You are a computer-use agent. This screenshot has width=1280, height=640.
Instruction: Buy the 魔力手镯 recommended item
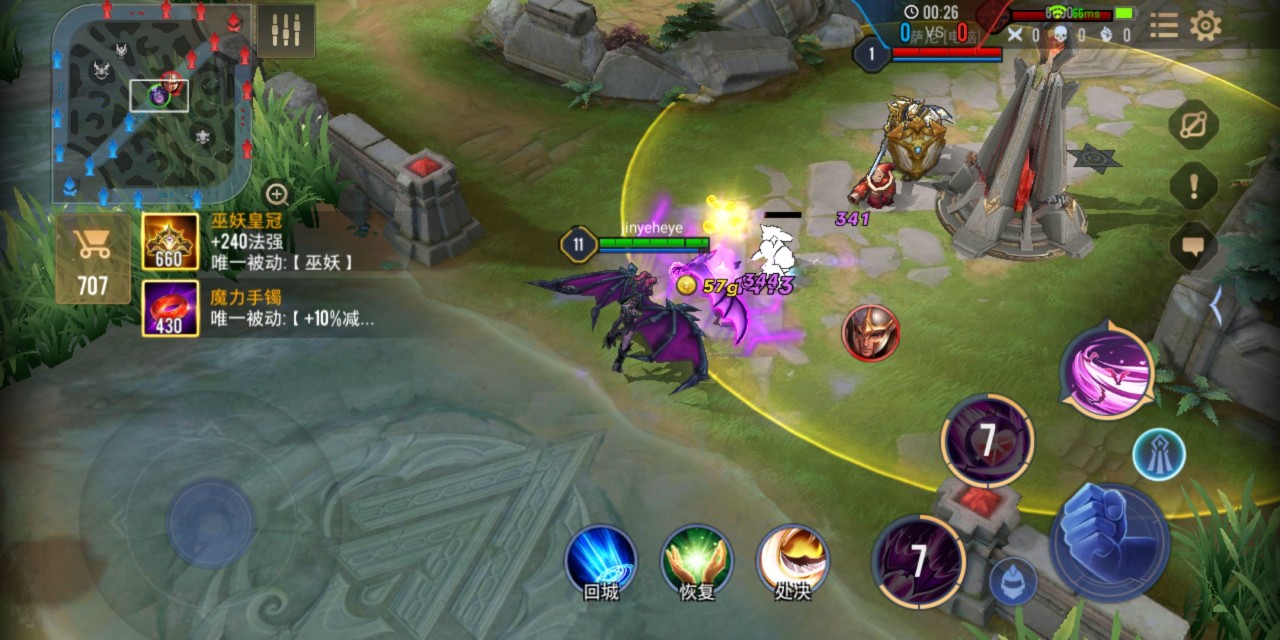click(x=170, y=308)
